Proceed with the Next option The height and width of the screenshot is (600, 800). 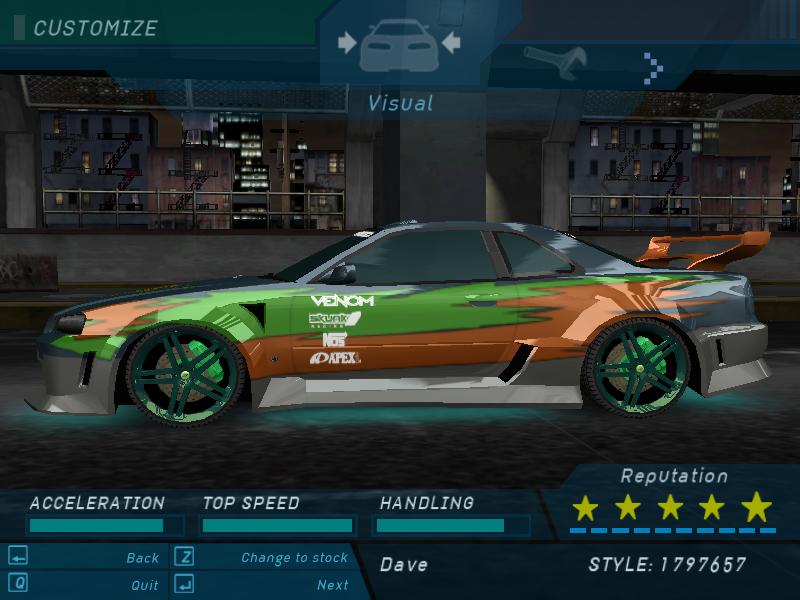[332, 585]
